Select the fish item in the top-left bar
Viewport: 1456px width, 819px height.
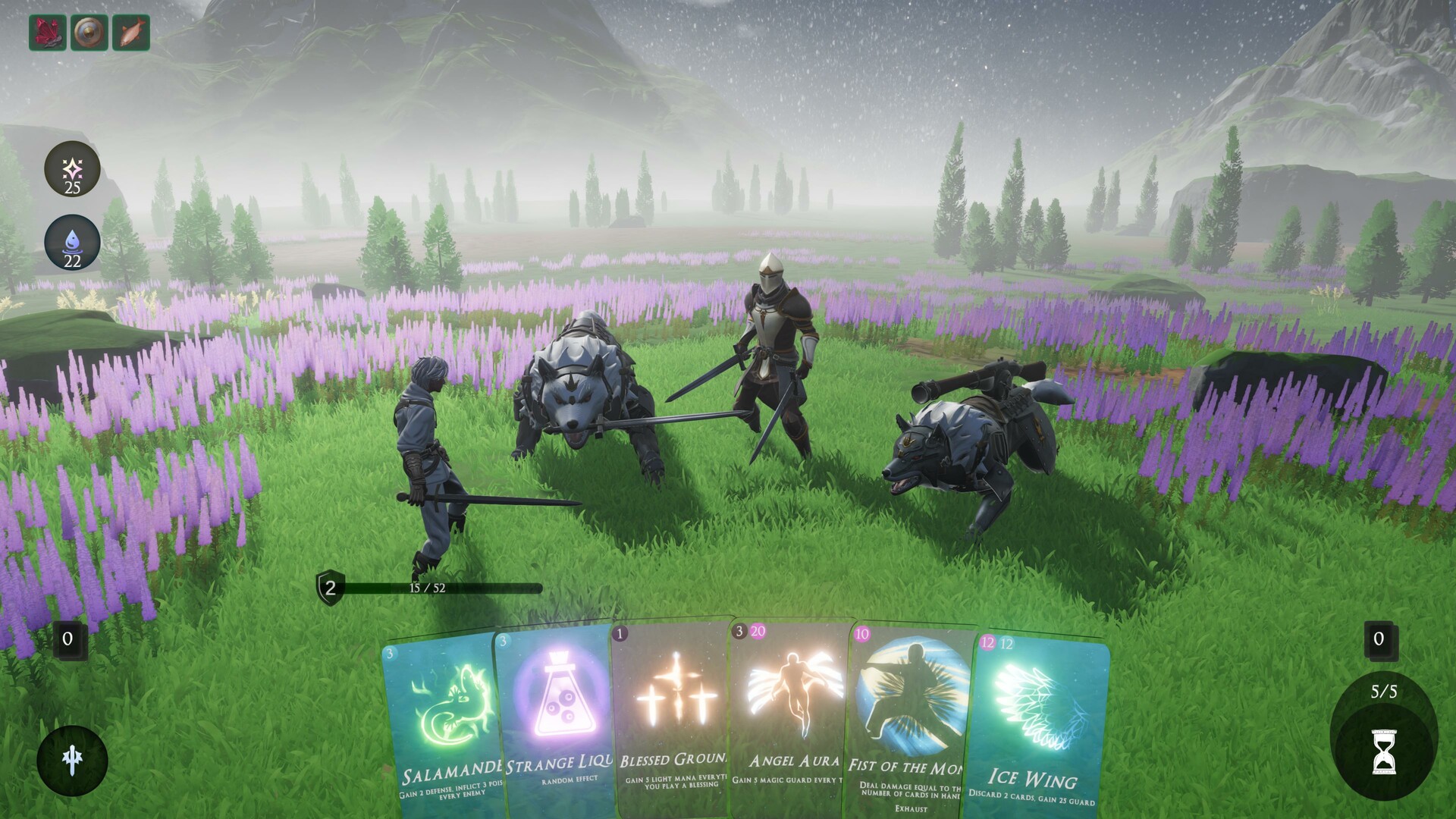tap(129, 32)
